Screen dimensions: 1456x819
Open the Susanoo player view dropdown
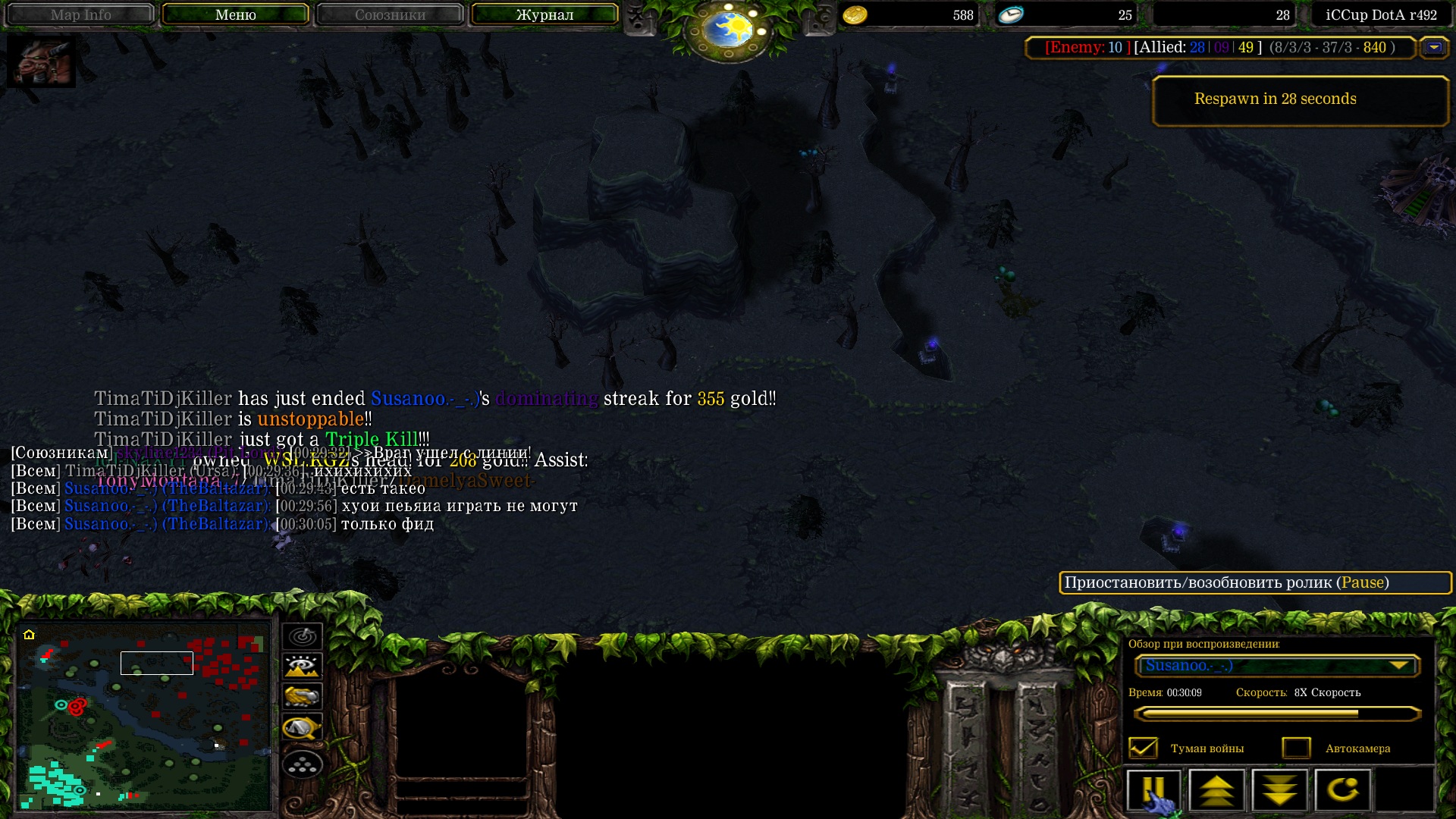pyautogui.click(x=1277, y=666)
